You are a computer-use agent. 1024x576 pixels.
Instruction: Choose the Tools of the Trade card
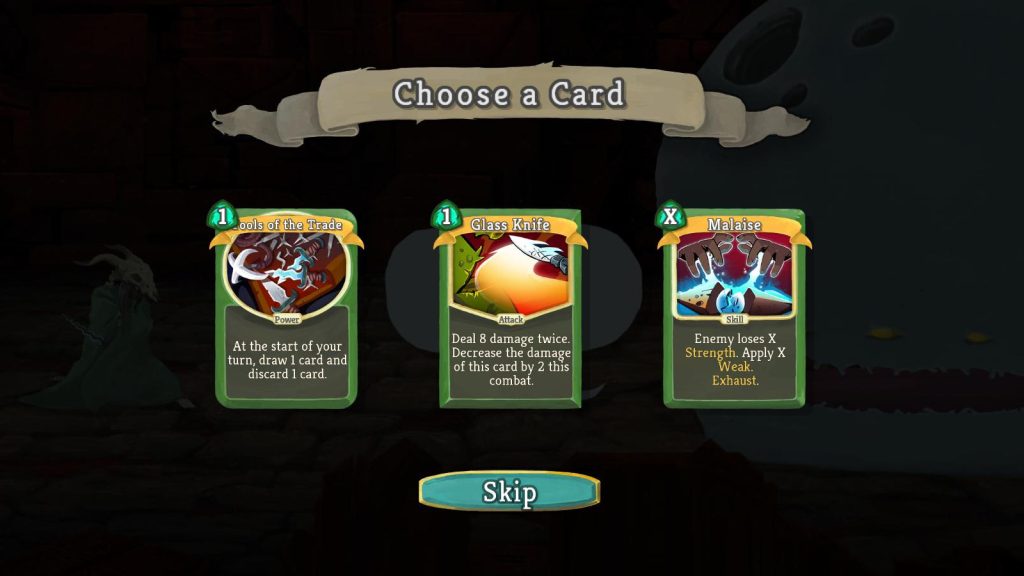click(286, 308)
